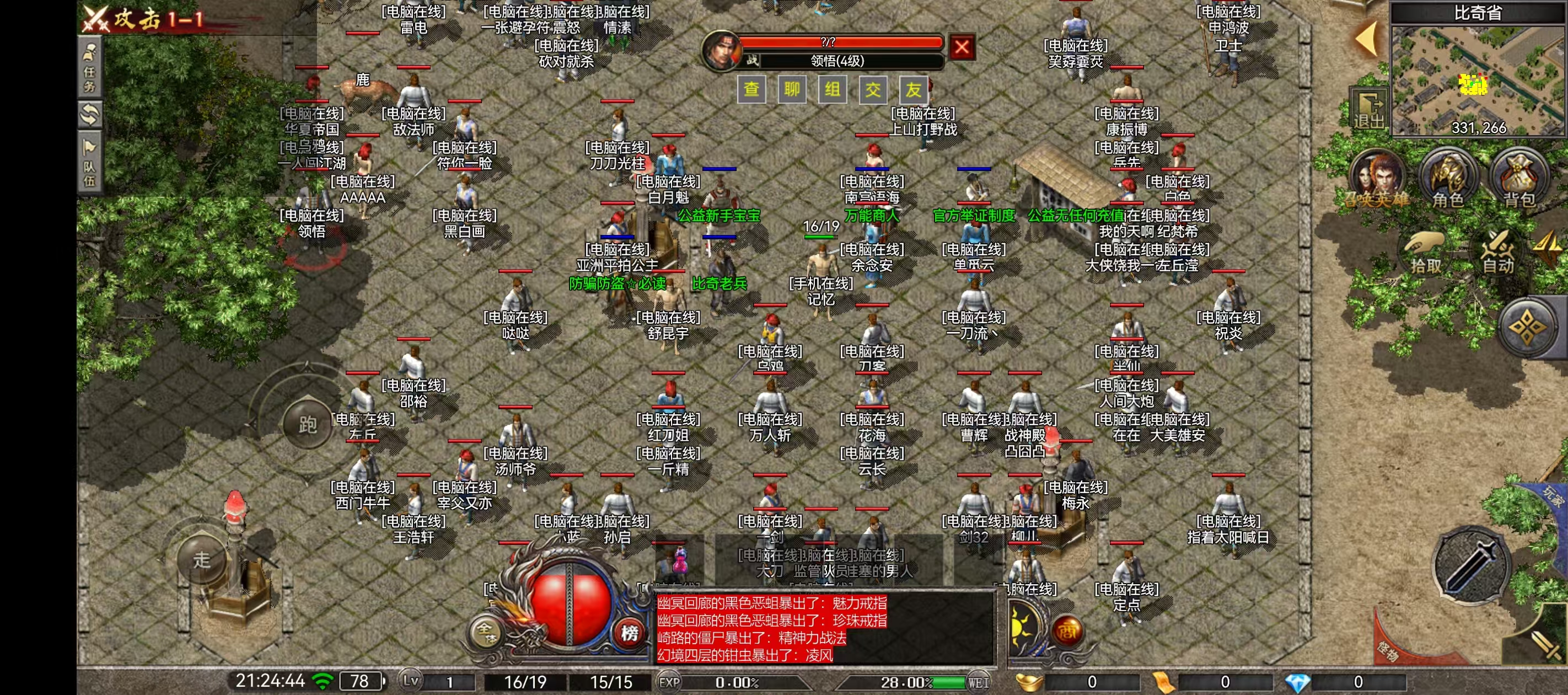Open the 榜 rankings button
The height and width of the screenshot is (695, 1568).
tap(630, 633)
